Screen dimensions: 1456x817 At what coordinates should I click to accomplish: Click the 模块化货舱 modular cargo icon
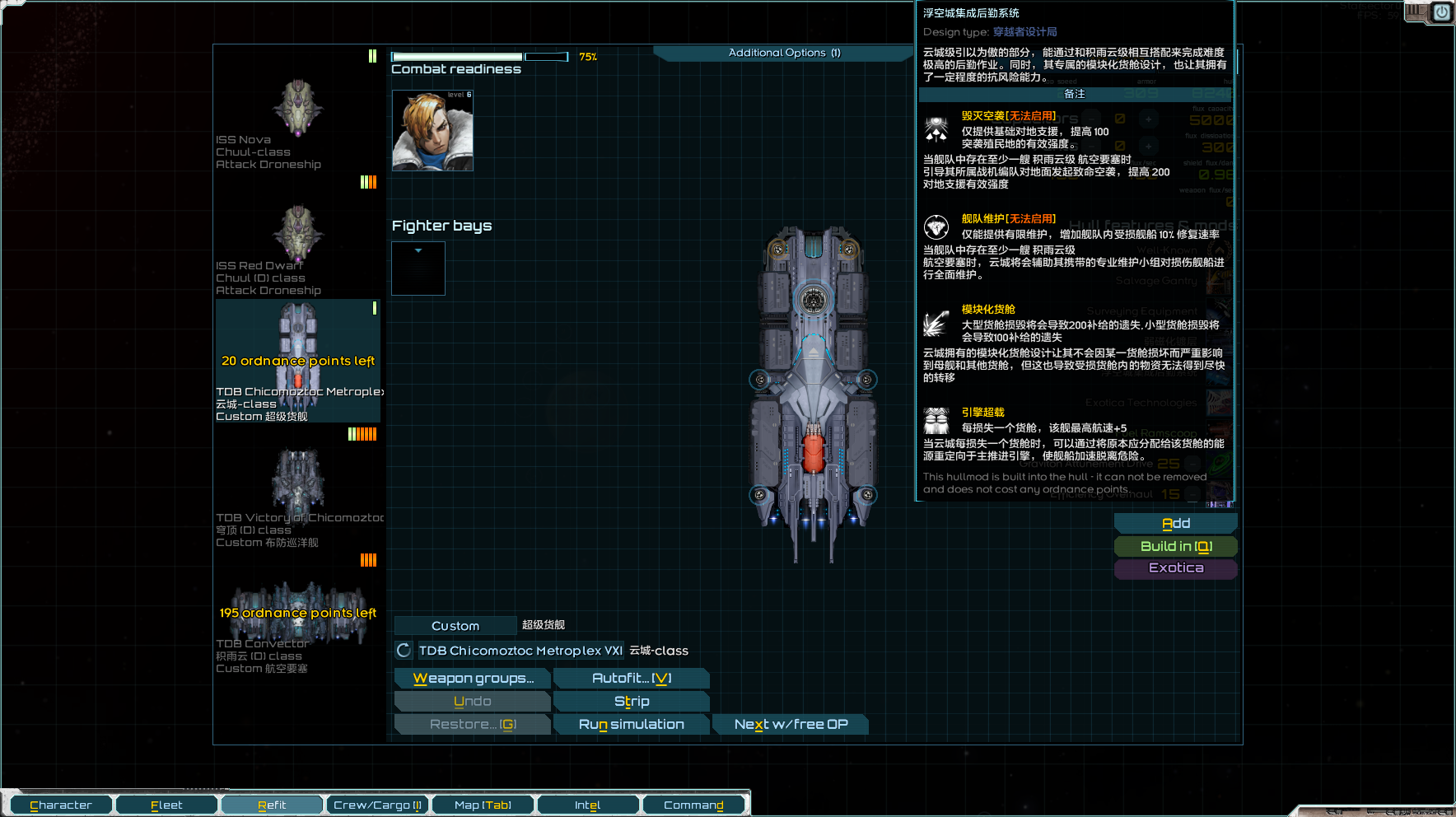936,323
